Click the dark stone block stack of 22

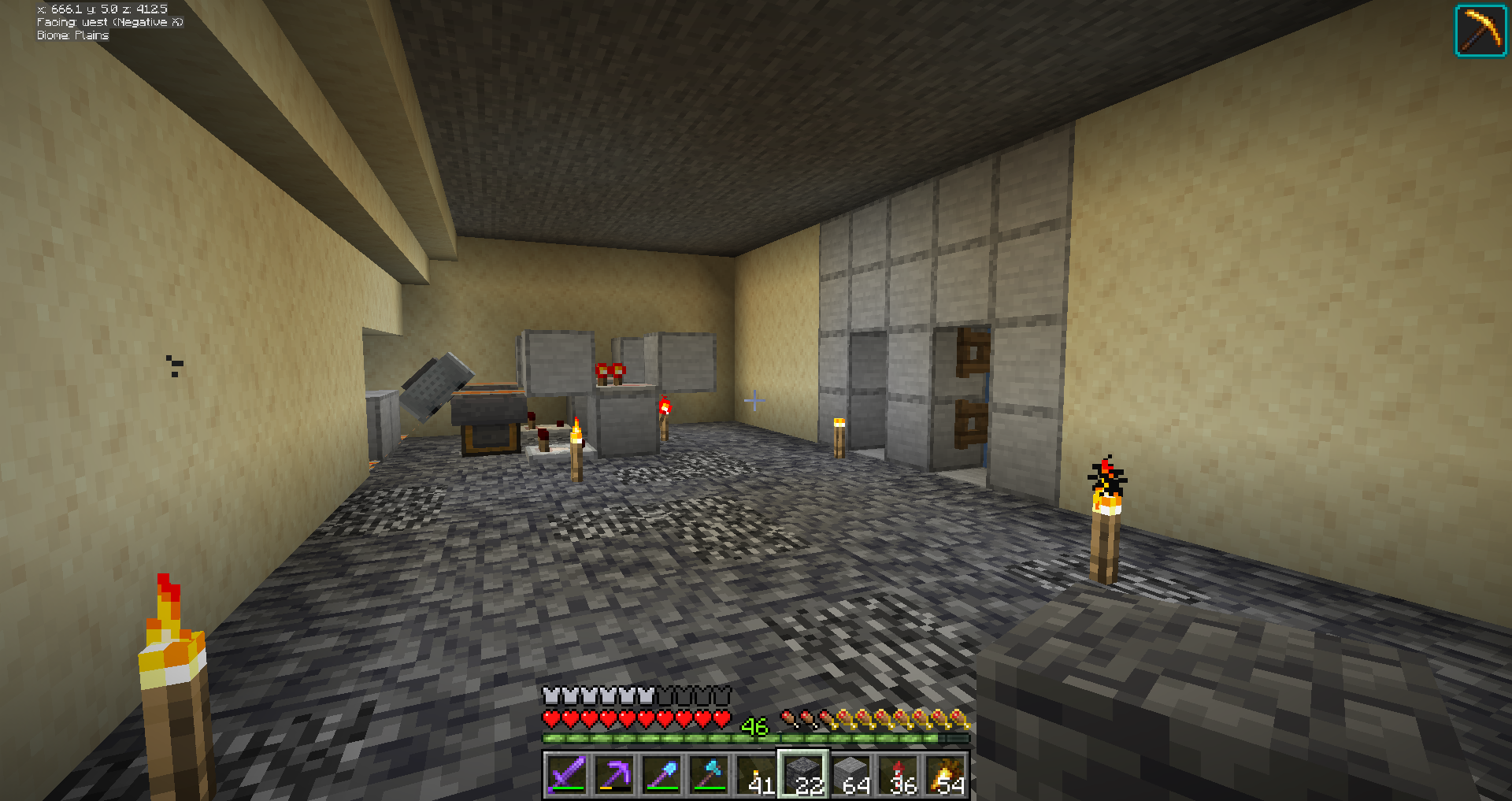click(x=803, y=774)
